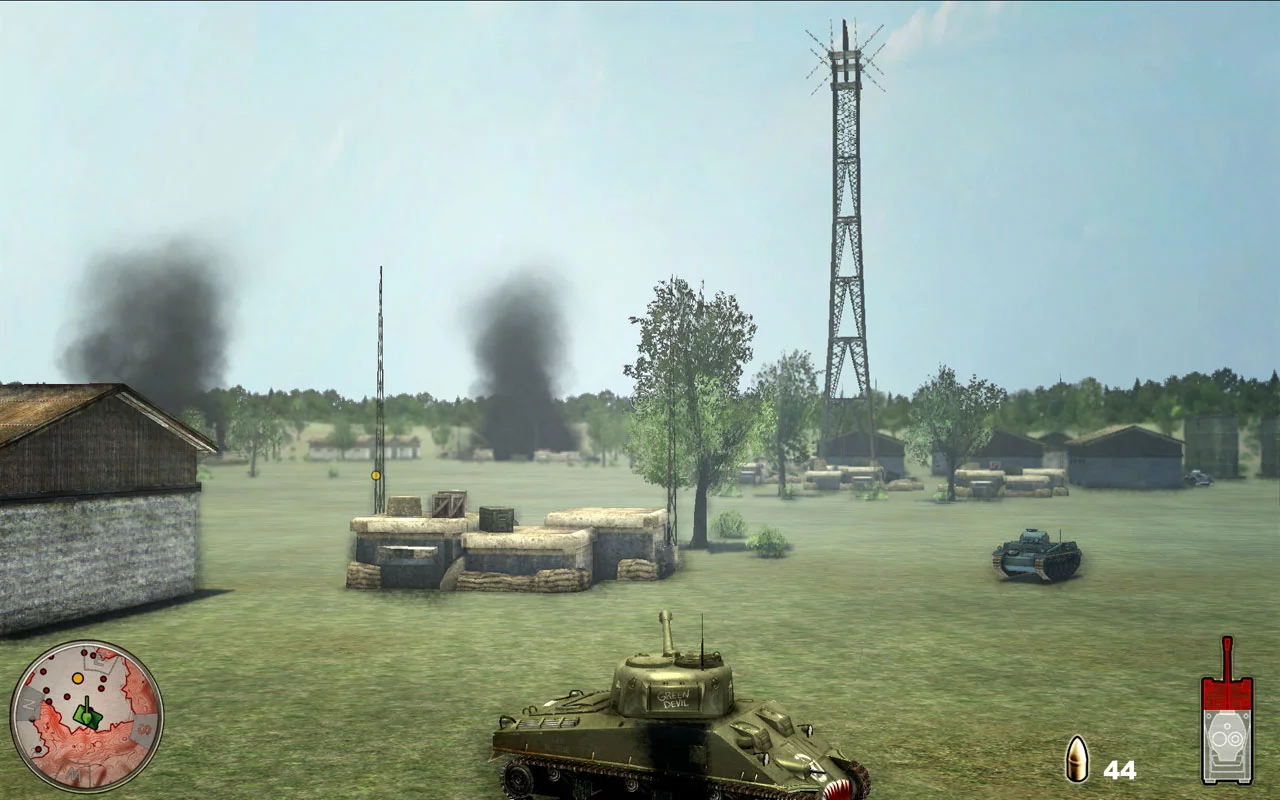Screen dimensions: 1280x800
Task: Select the ammo count showing 44
Action: click(x=1122, y=770)
